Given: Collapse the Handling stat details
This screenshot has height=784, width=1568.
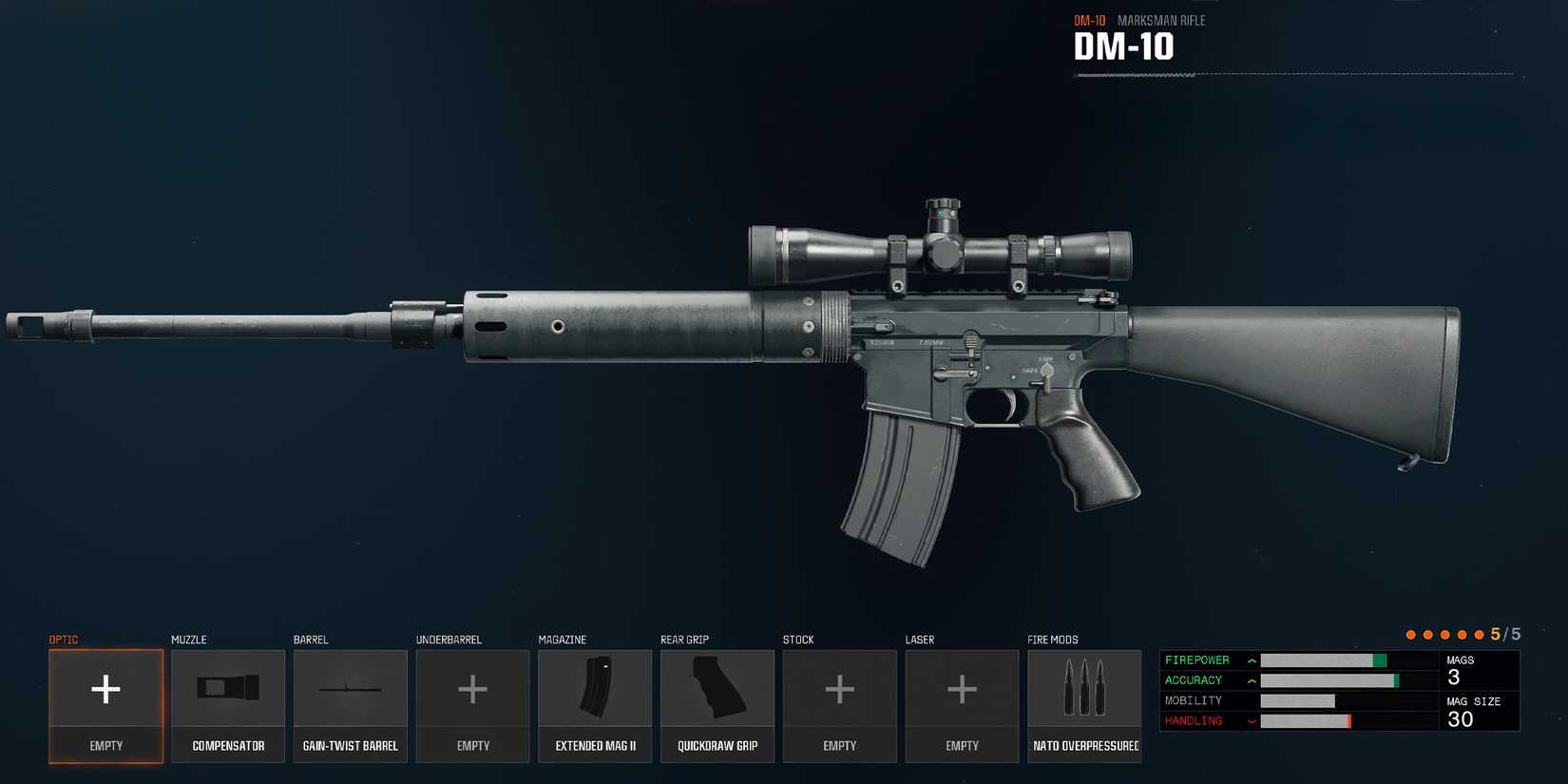Looking at the screenshot, I should tap(1252, 720).
